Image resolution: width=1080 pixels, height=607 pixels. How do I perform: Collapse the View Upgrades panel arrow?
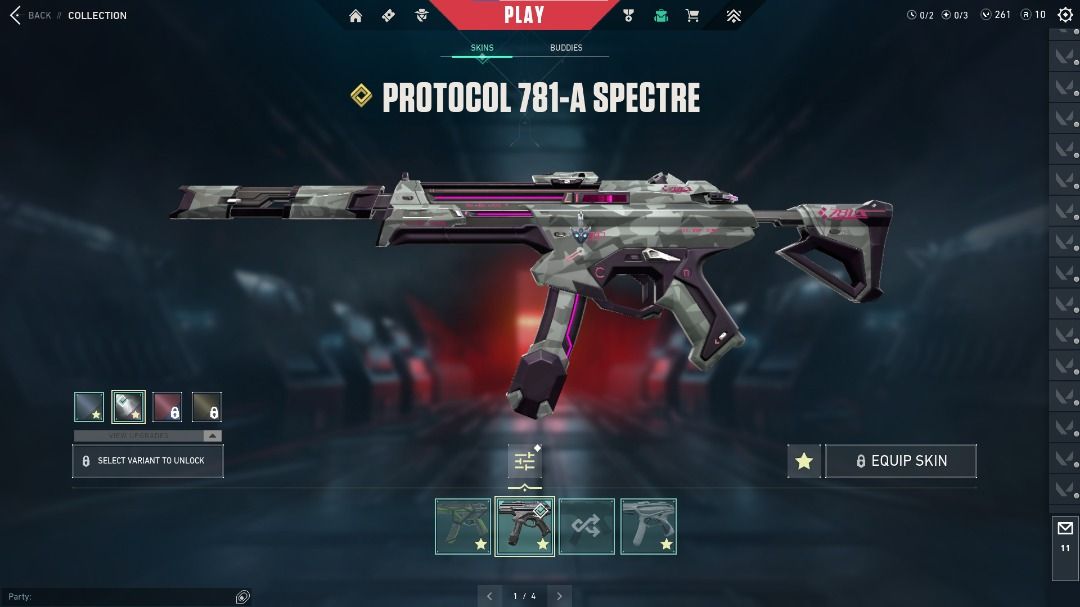212,436
